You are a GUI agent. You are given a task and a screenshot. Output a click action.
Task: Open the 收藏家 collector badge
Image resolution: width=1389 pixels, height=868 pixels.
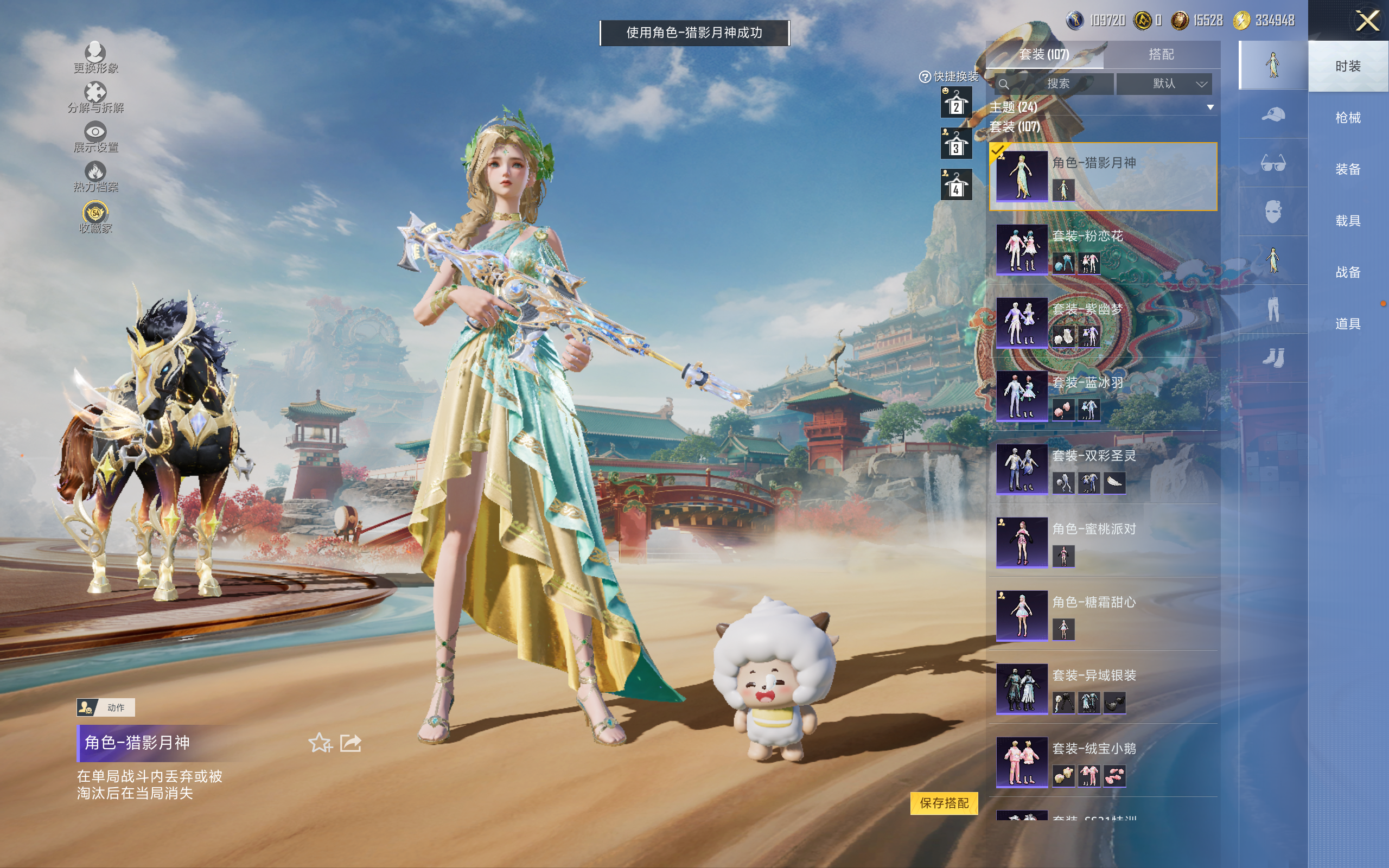pyautogui.click(x=95, y=218)
